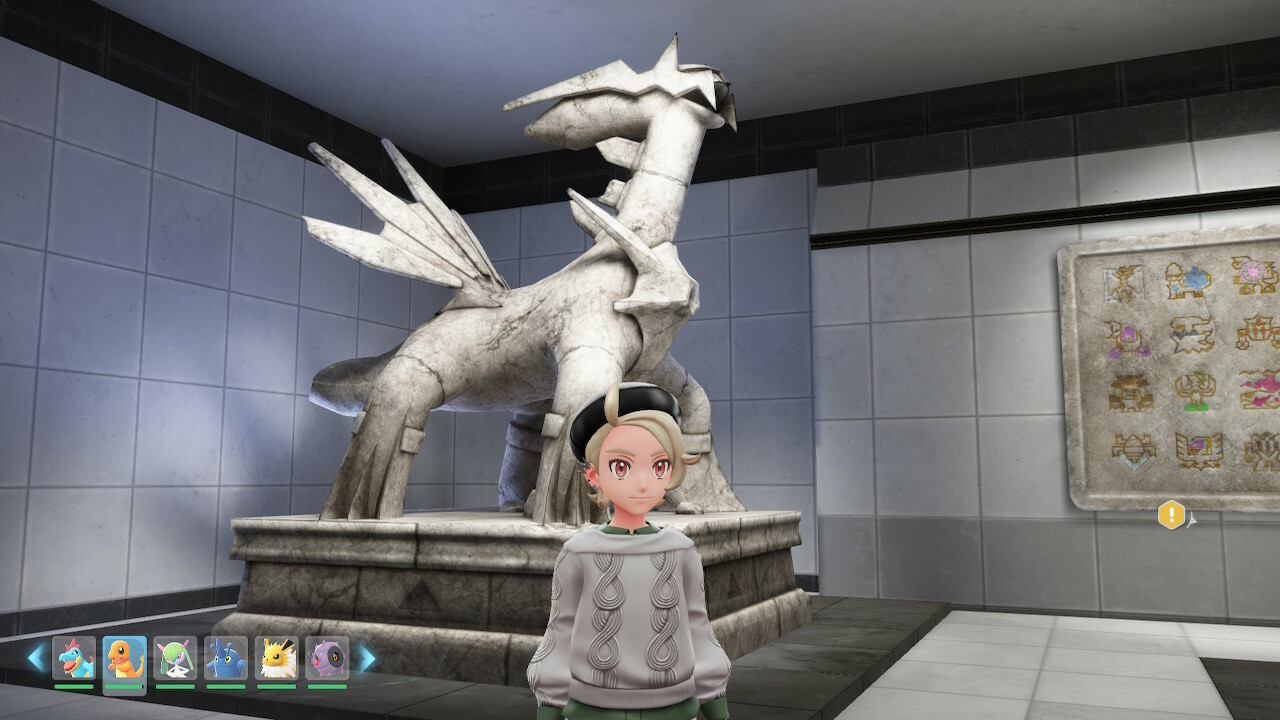Select Croconaw in the party bar
Image resolution: width=1280 pixels, height=720 pixels.
click(74, 659)
